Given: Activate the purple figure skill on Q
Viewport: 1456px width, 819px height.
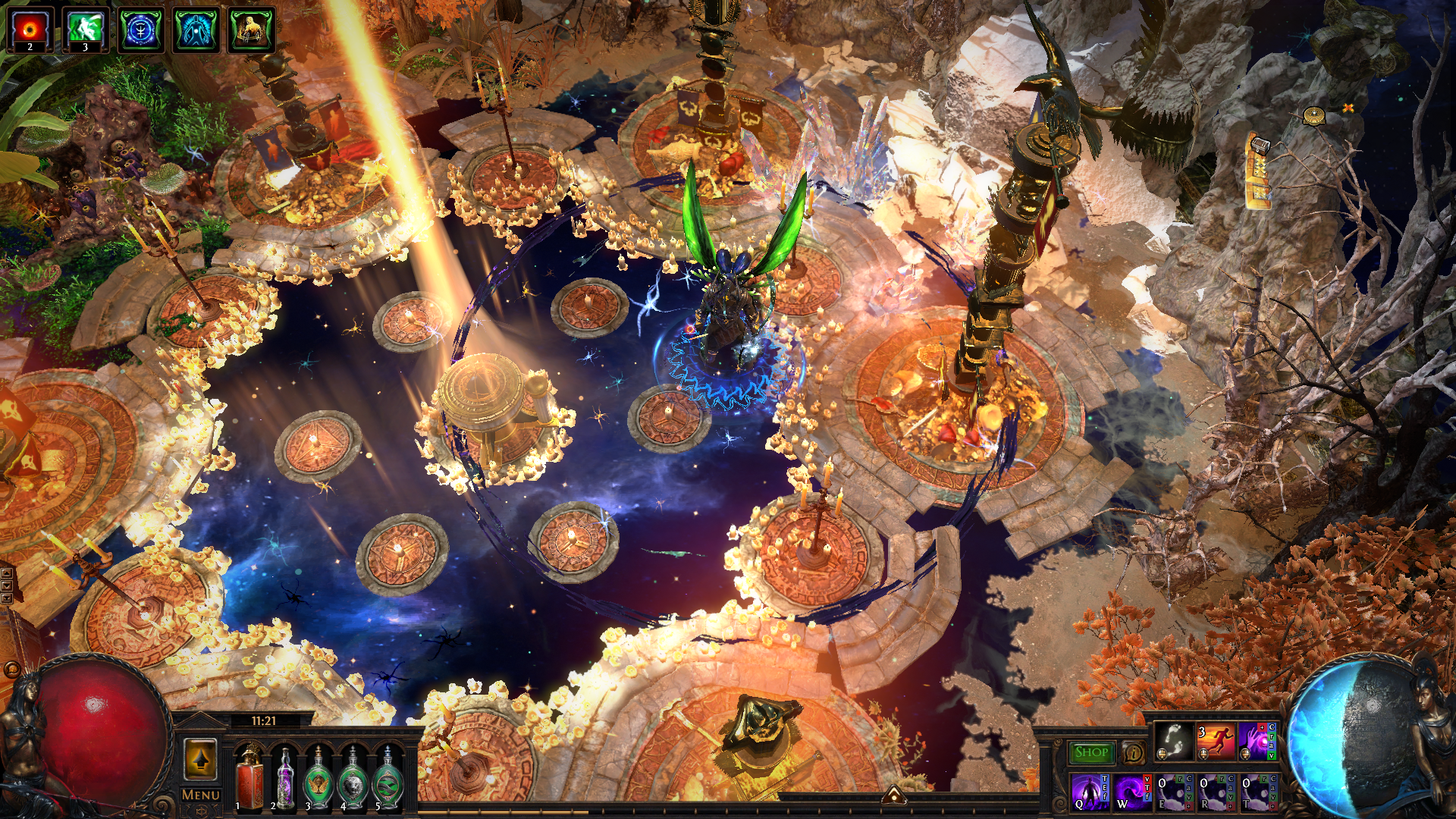Looking at the screenshot, I should (x=1090, y=792).
